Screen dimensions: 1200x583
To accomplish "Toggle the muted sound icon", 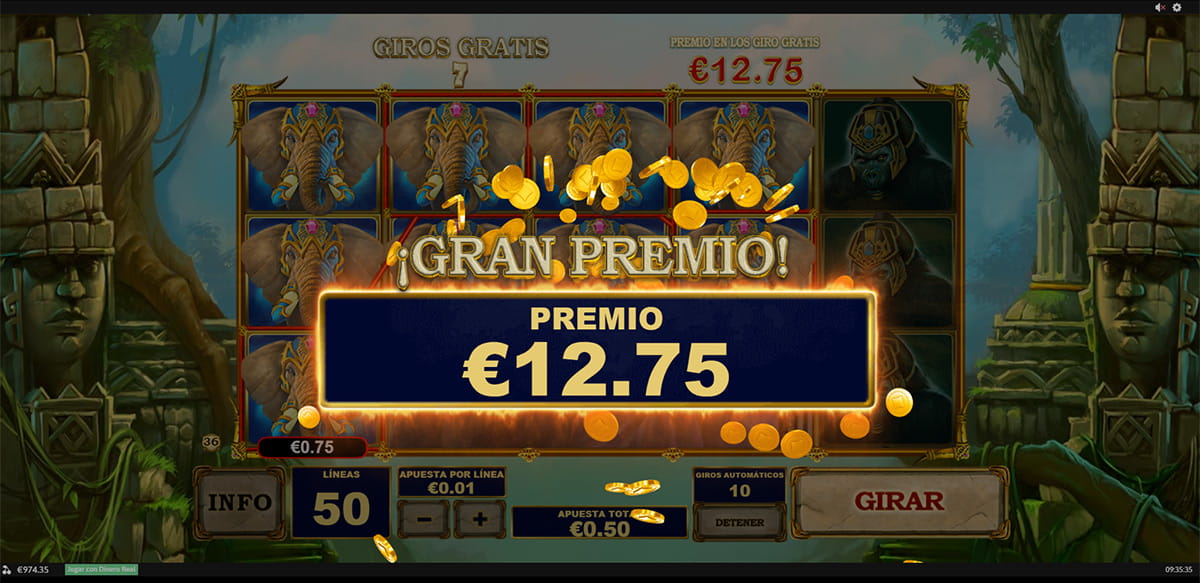I will (x=1160, y=7).
